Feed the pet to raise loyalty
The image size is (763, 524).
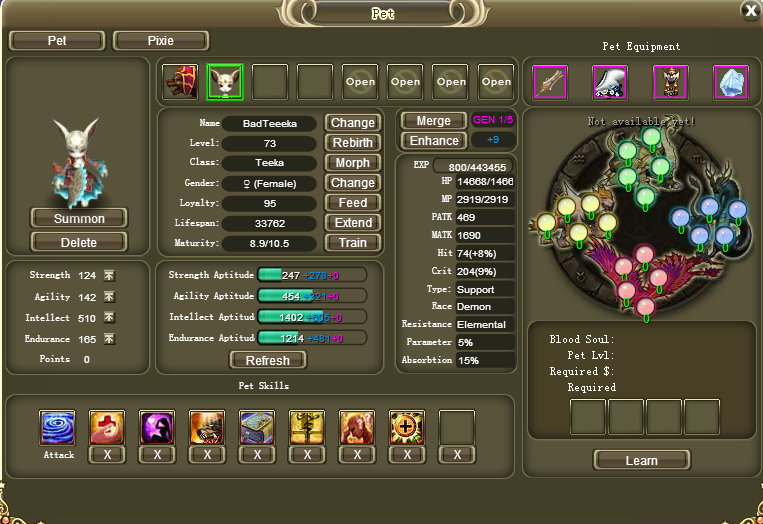(x=352, y=203)
